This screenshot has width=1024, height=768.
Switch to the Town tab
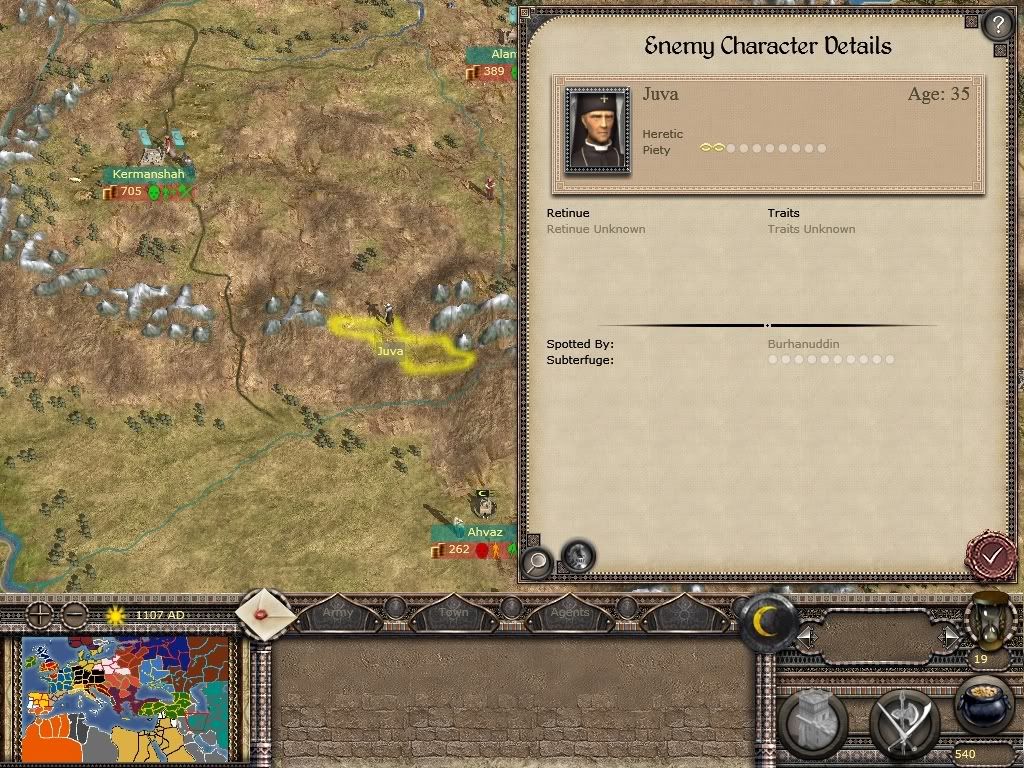[453, 611]
